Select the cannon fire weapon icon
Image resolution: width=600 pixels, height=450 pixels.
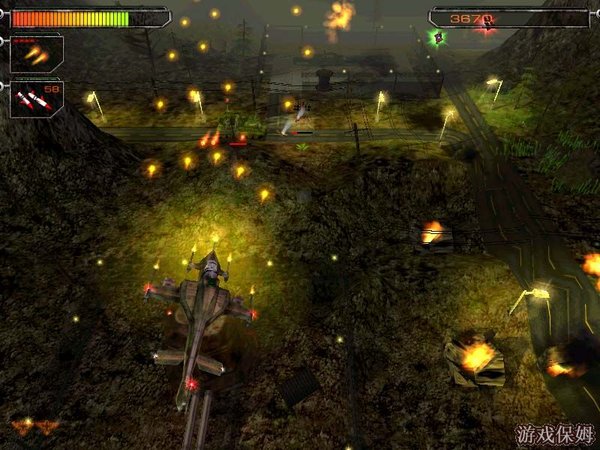pyautogui.click(x=36, y=54)
